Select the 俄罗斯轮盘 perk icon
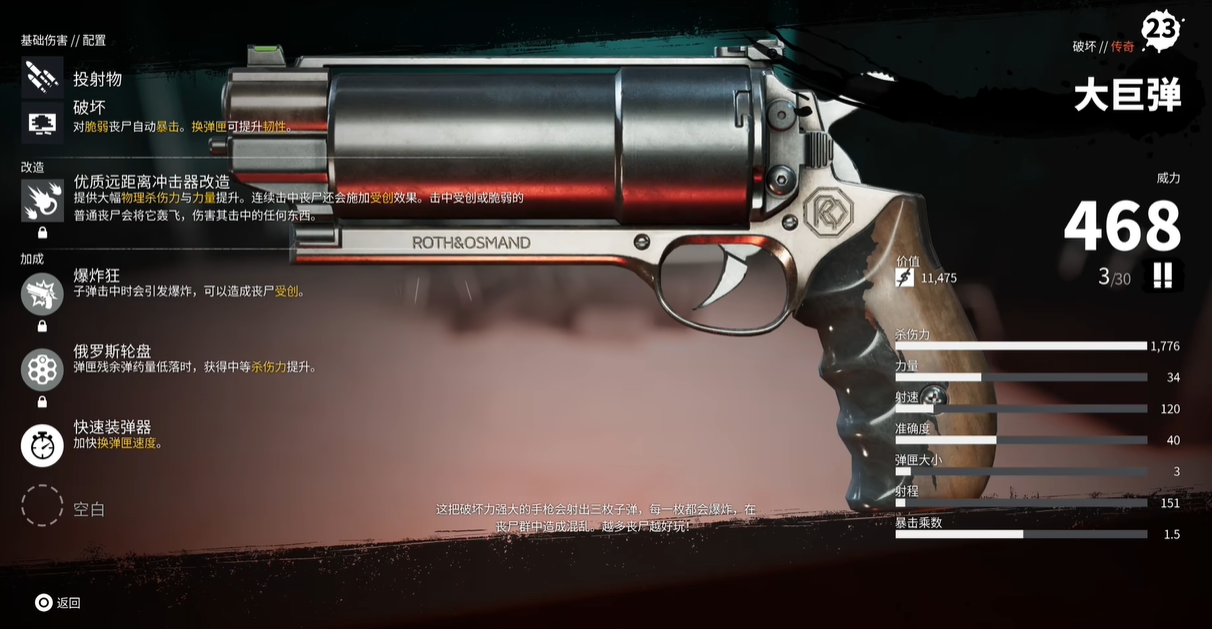Screen dimensions: 1212x629 (42, 369)
